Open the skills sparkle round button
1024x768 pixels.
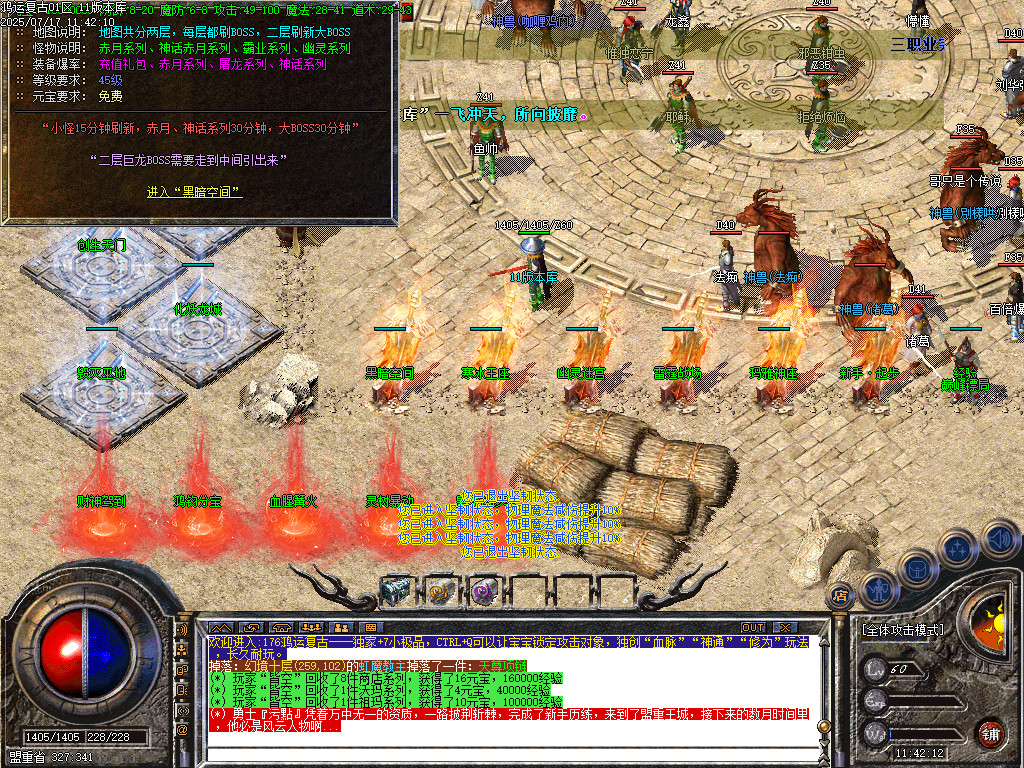click(957, 548)
